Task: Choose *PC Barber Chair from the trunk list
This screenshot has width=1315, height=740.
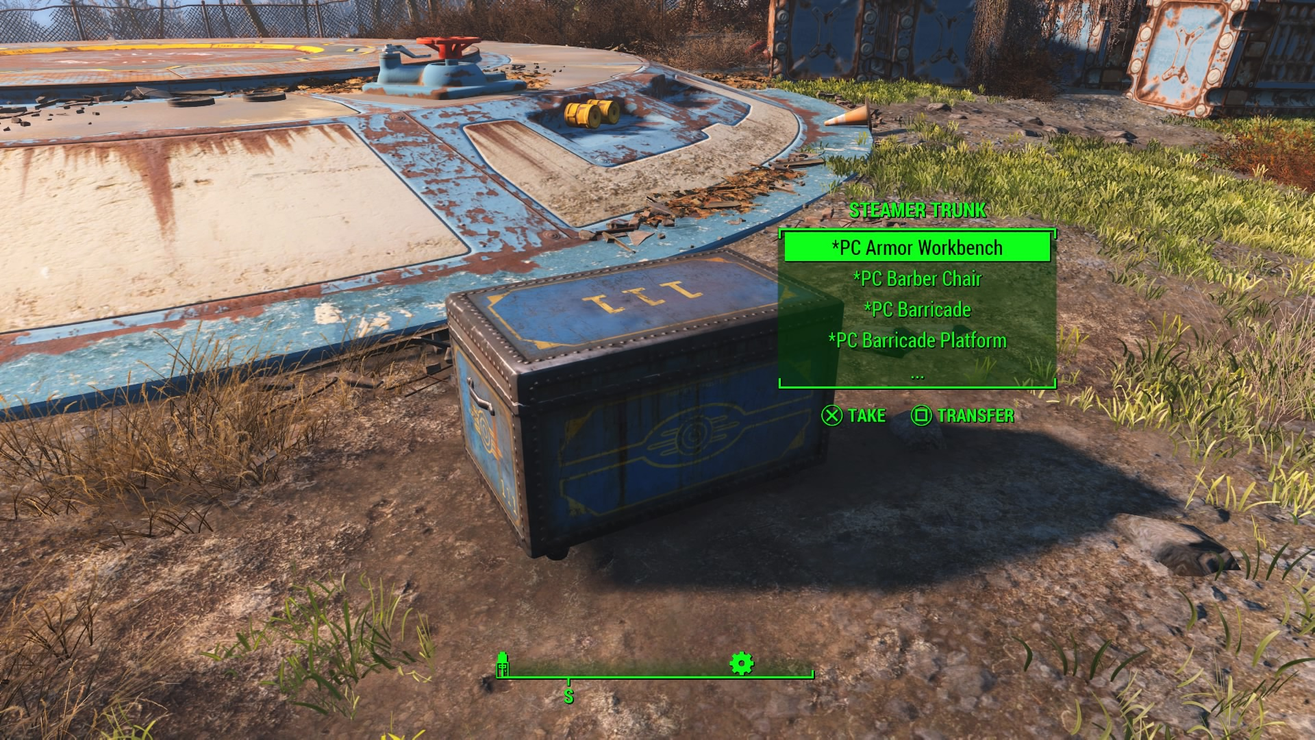Action: (x=917, y=278)
